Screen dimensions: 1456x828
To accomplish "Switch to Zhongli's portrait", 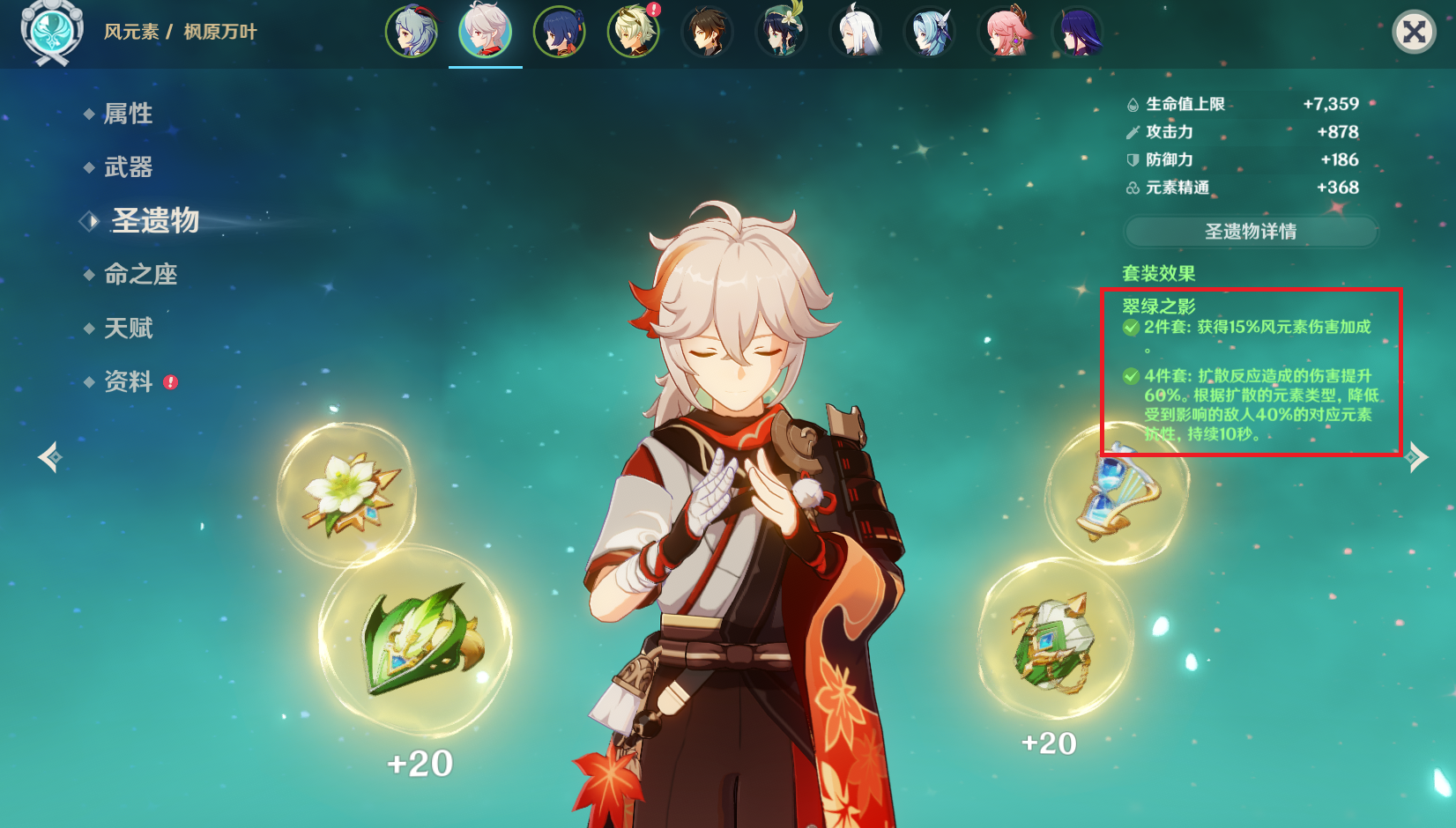I will tap(708, 33).
